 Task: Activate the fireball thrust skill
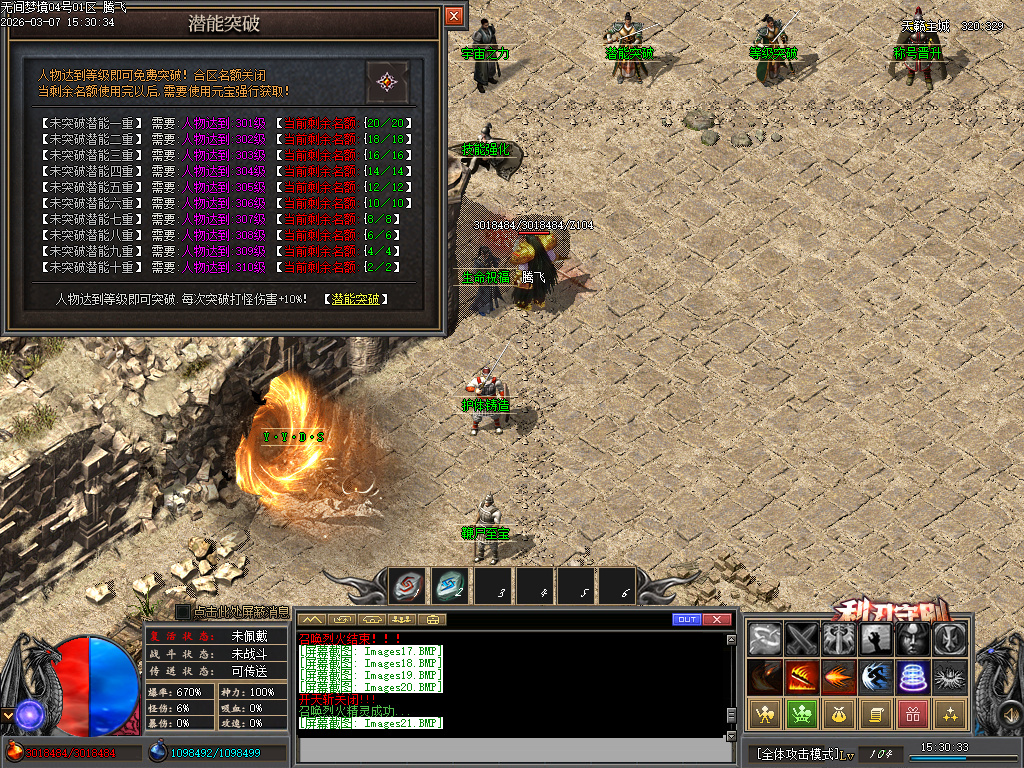coord(838,677)
